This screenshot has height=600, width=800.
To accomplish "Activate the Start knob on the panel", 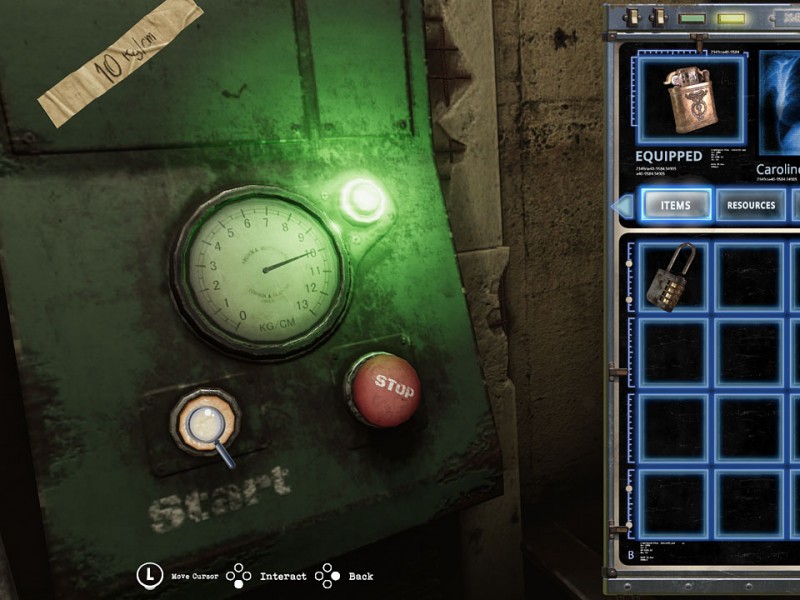I will (x=204, y=421).
